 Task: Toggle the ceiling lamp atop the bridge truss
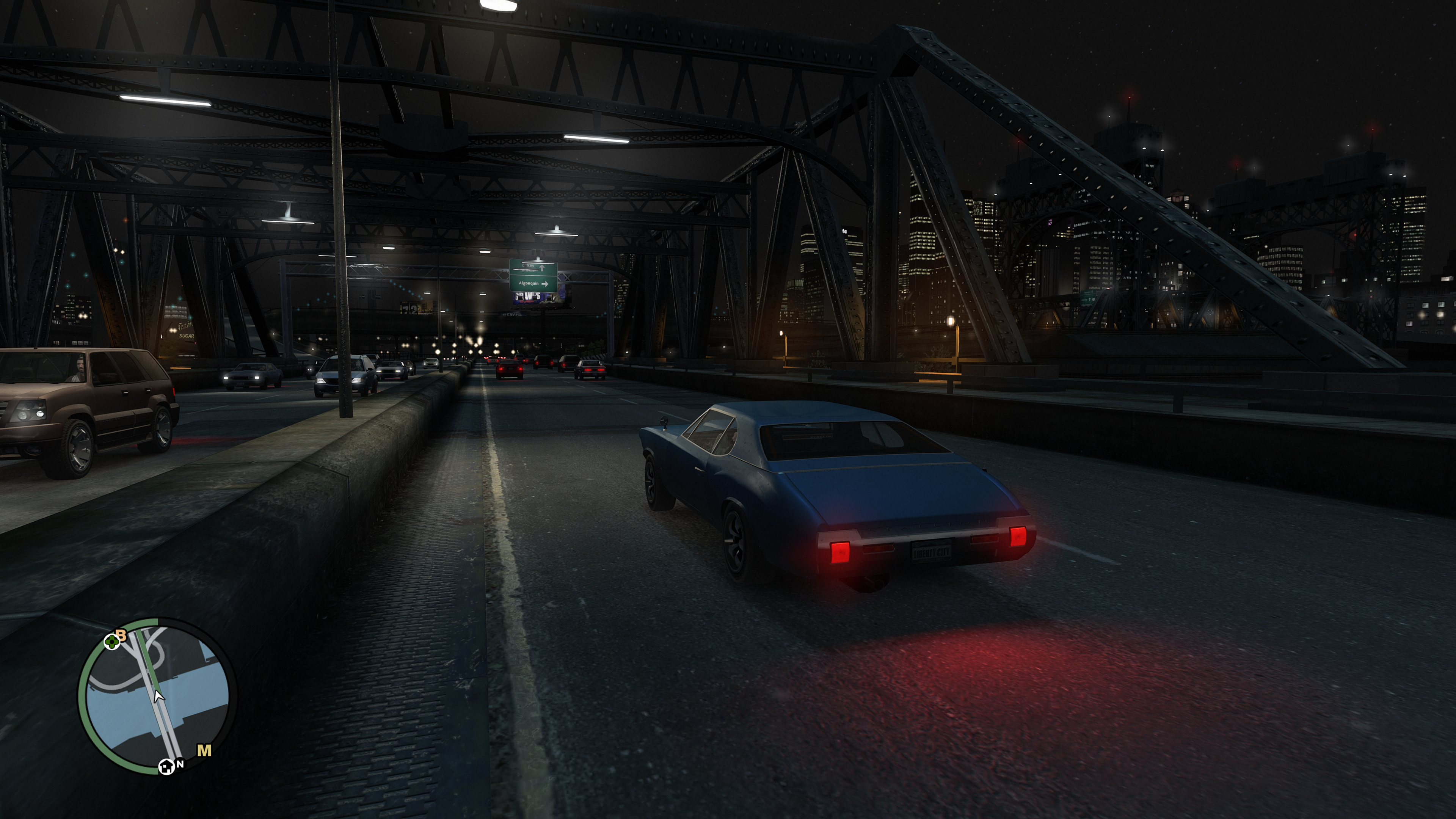coord(497,6)
